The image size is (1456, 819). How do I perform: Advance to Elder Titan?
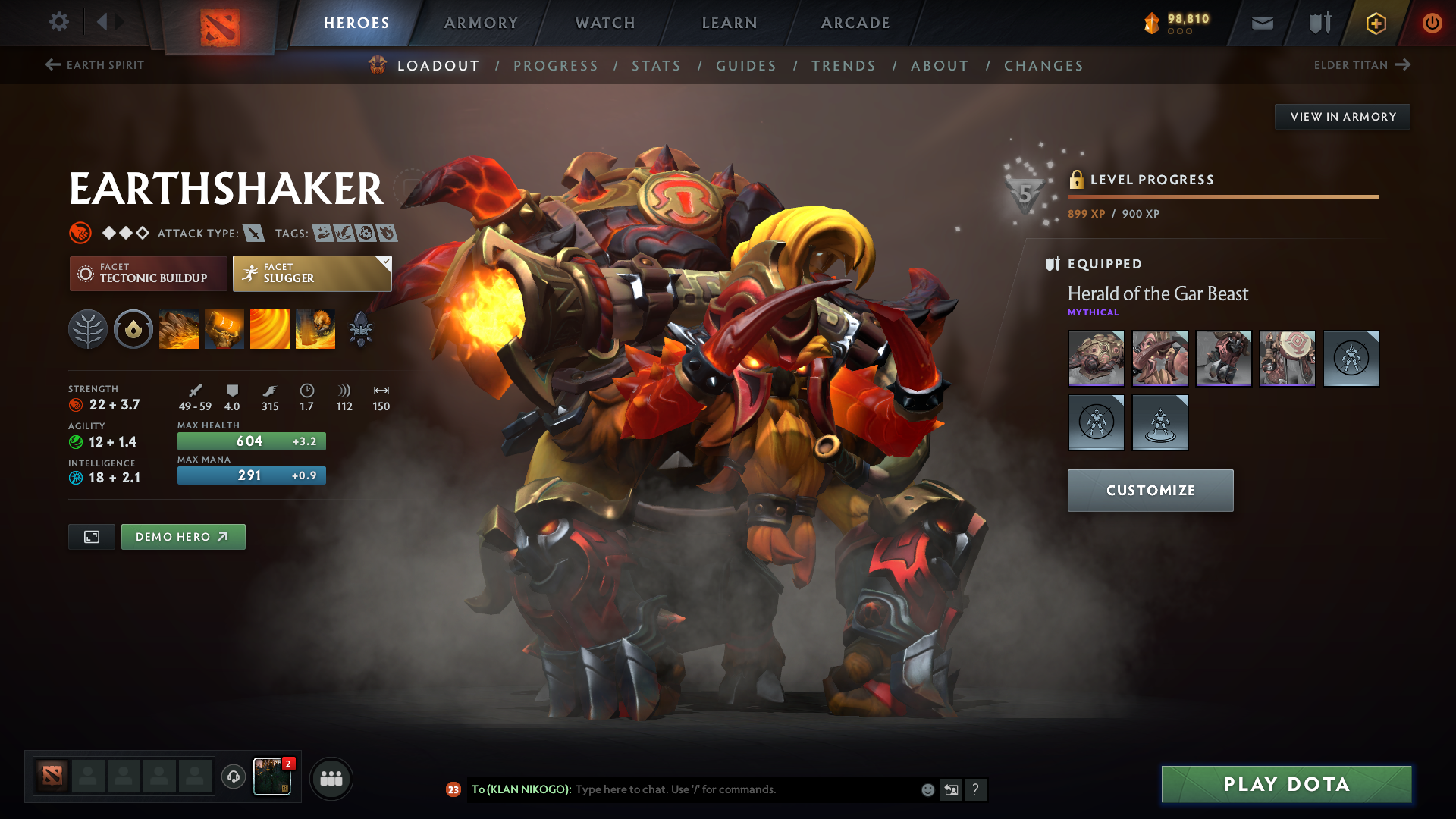coord(1363,65)
